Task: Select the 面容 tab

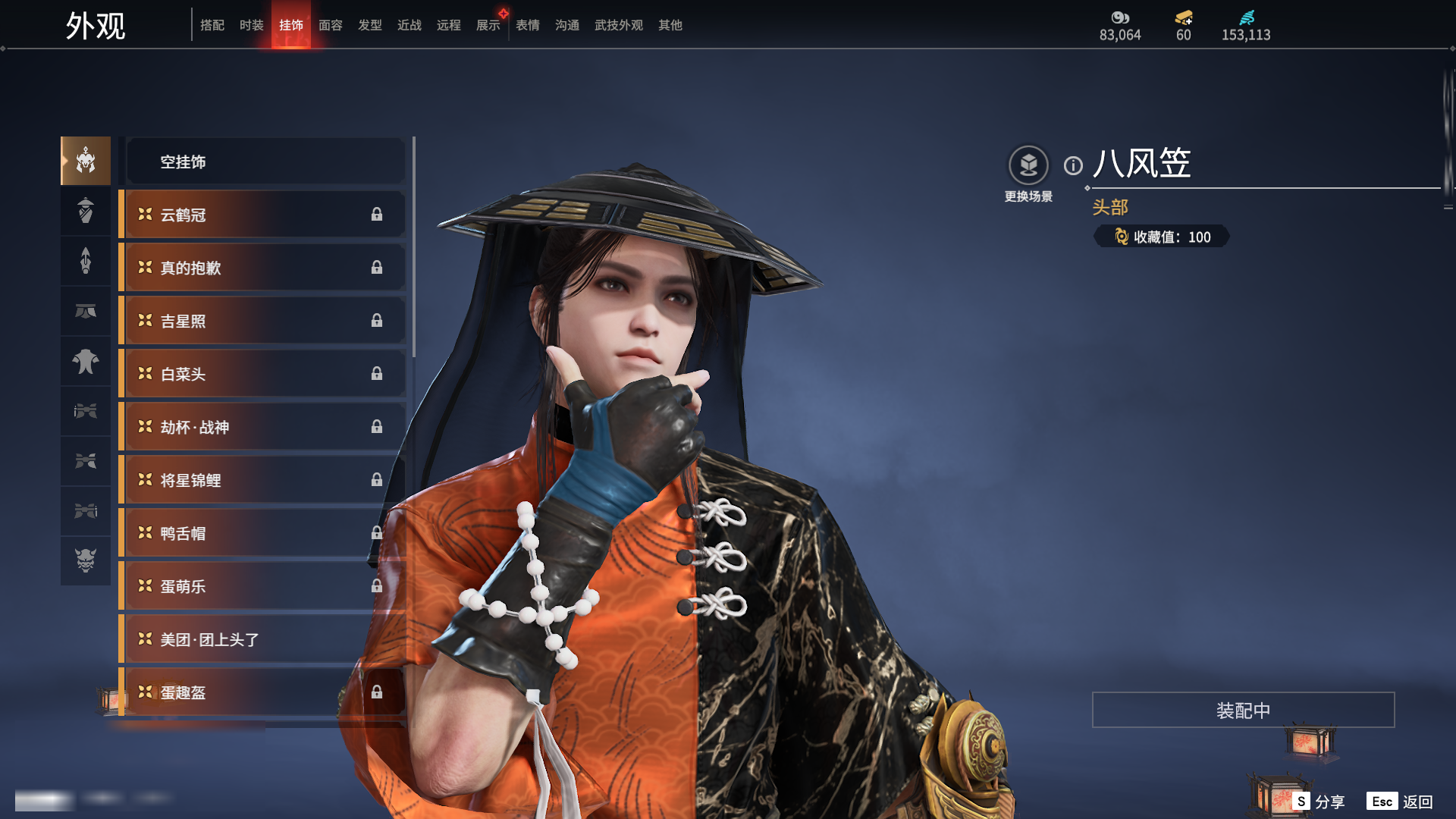Action: coord(331,25)
